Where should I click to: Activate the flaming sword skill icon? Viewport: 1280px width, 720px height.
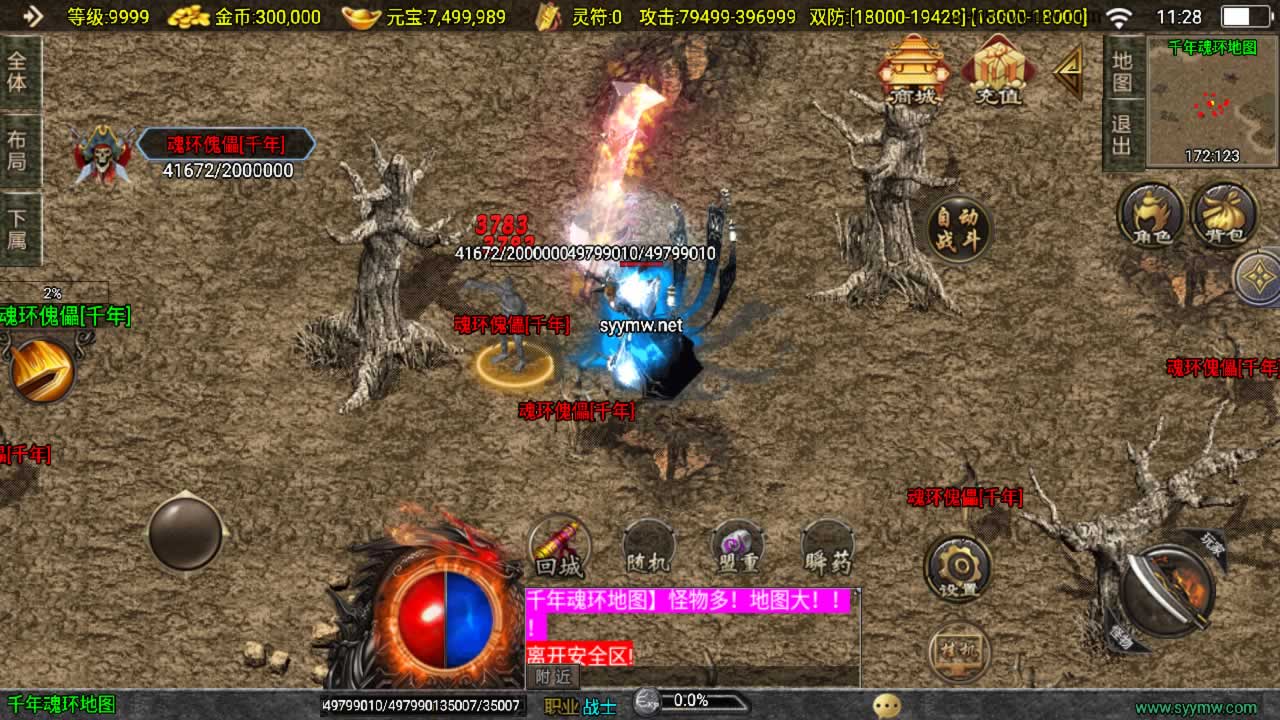click(x=42, y=369)
